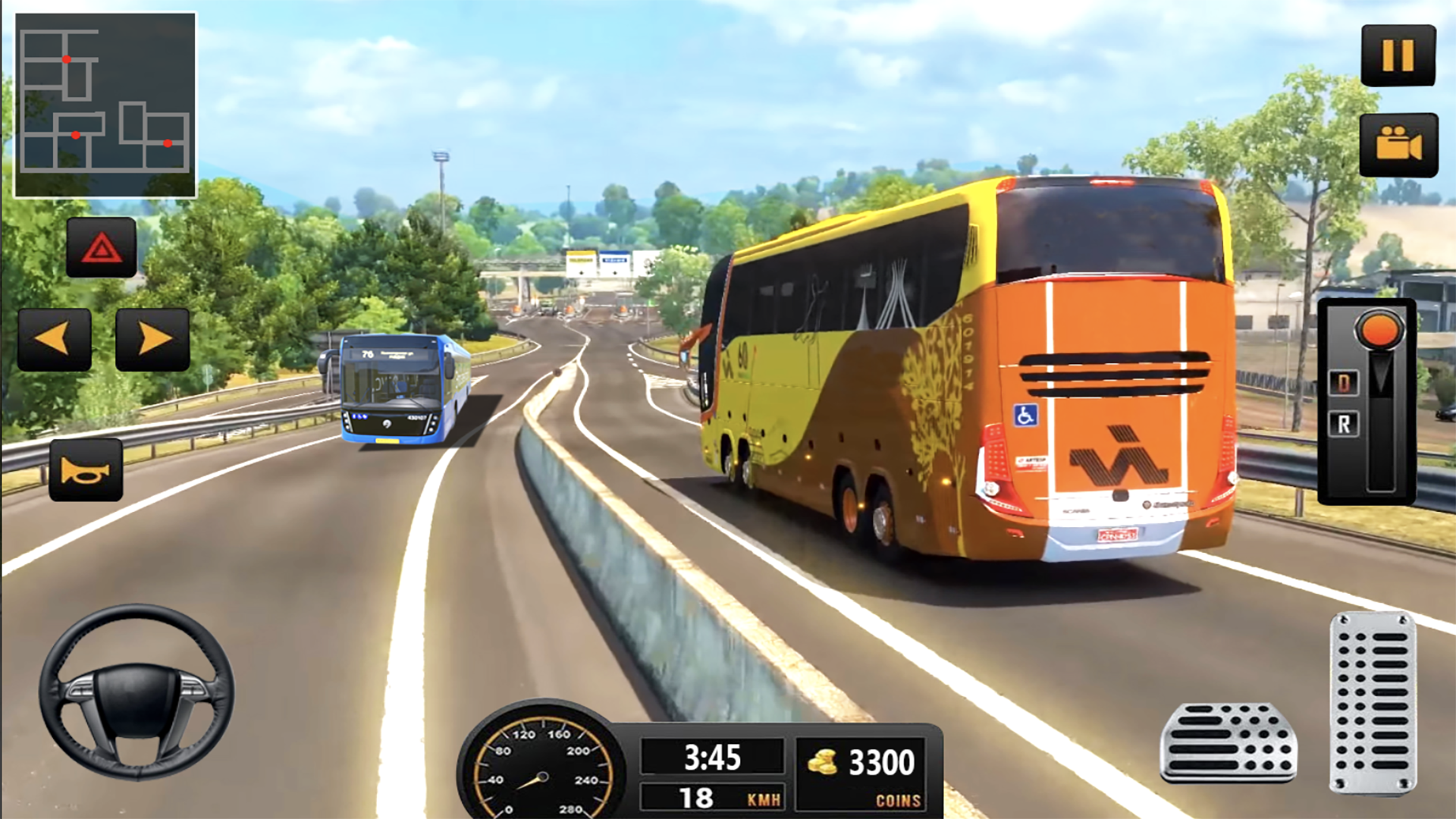1456x819 pixels.
Task: Switch the camera view
Action: tap(1398, 144)
